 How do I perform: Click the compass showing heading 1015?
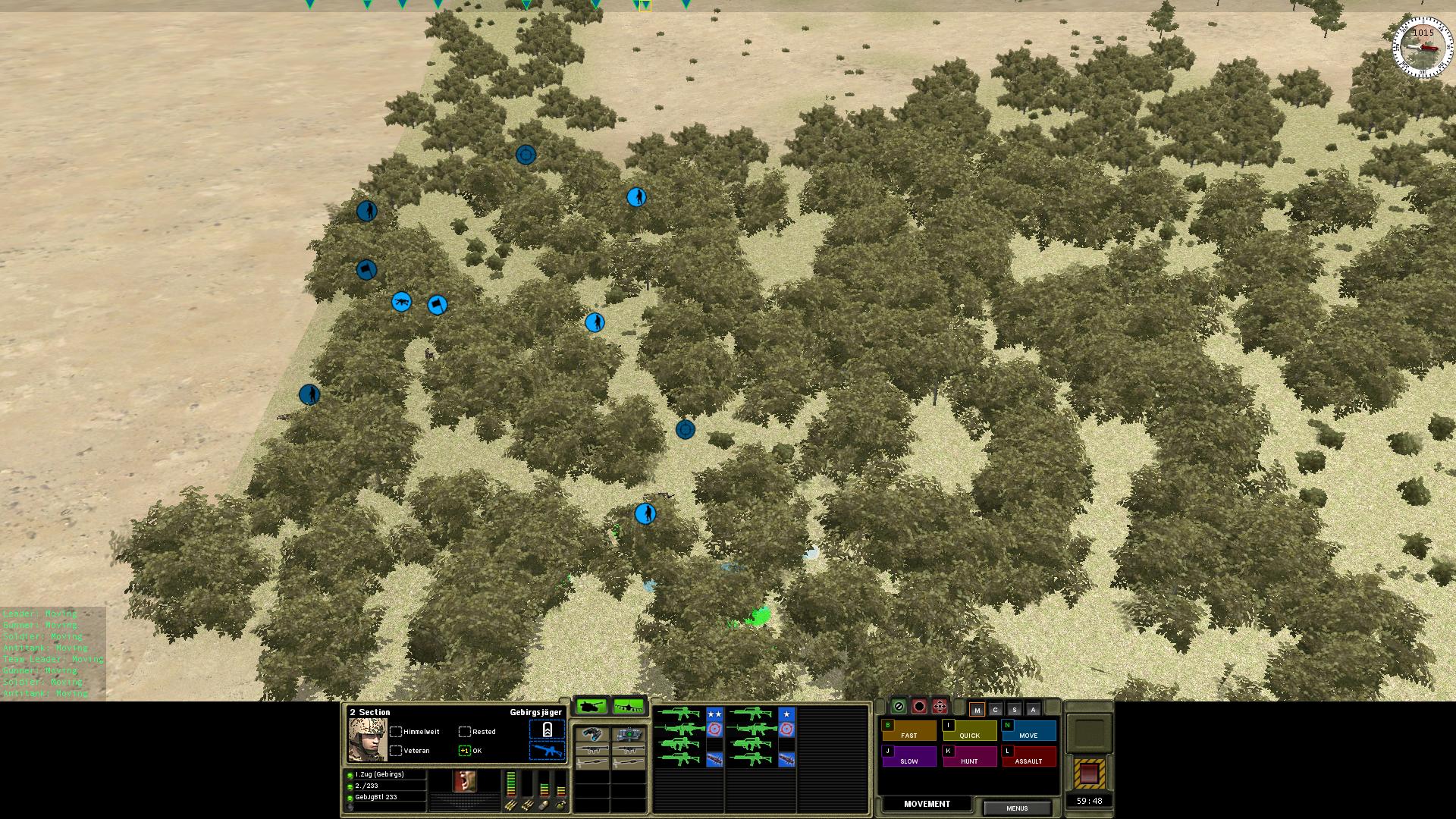click(1422, 45)
